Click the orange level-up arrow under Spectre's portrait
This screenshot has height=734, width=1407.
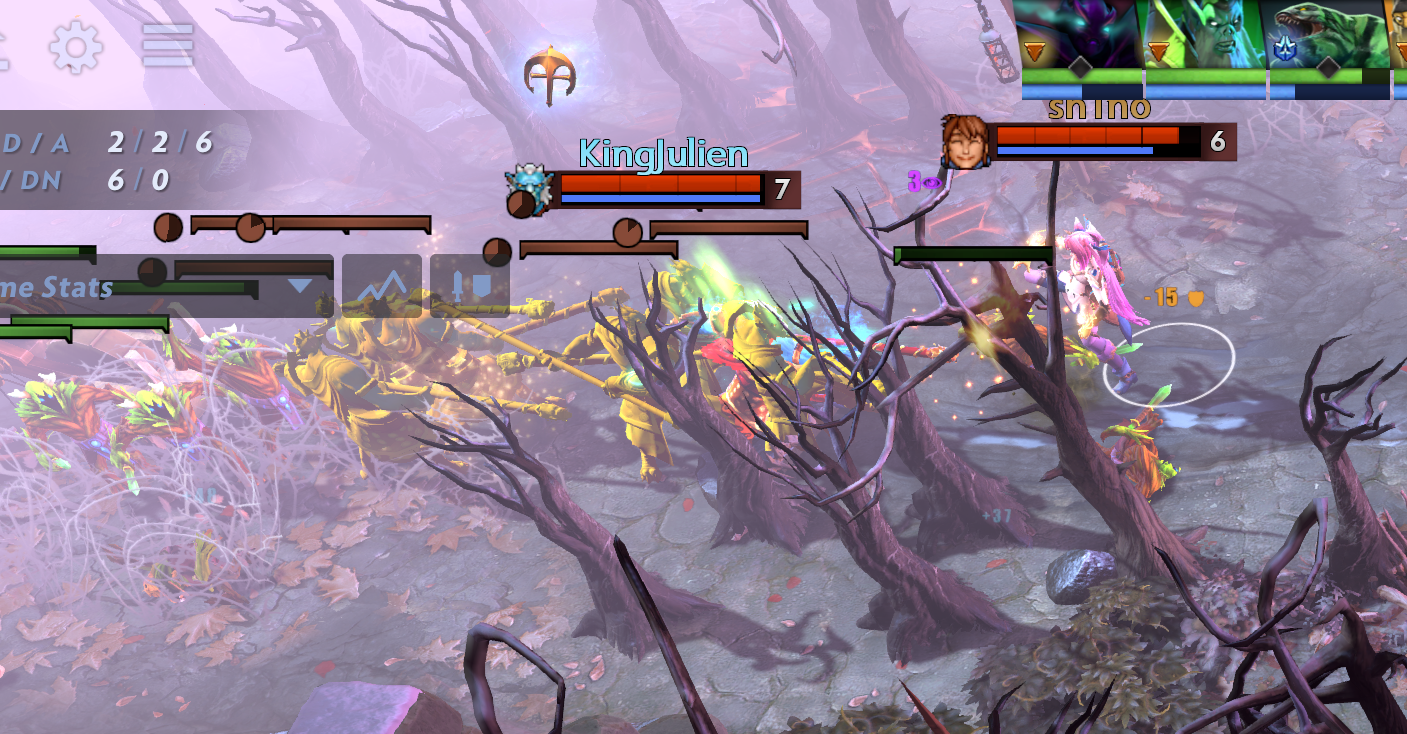[1034, 48]
